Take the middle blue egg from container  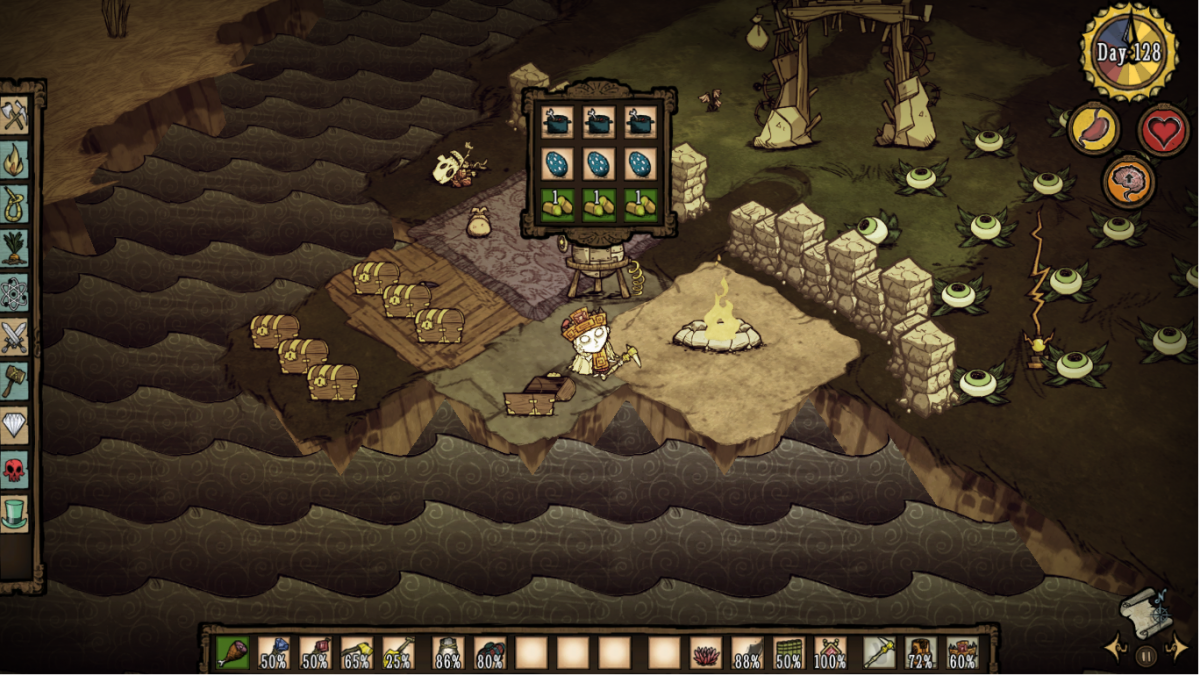tap(600, 163)
